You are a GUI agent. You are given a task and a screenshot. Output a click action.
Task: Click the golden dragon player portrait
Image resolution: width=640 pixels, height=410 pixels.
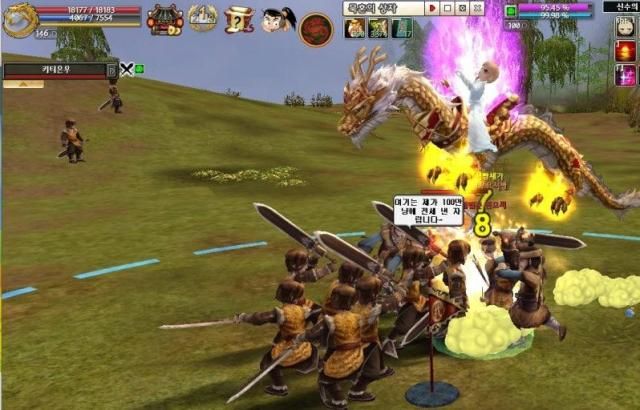click(x=18, y=17)
